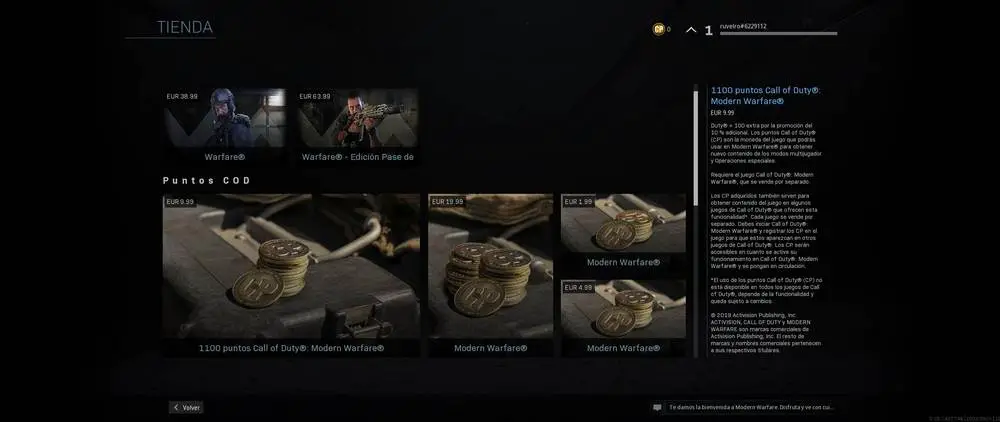Select the EUR 38.99 Warfare bundle

pyautogui.click(x=224, y=127)
